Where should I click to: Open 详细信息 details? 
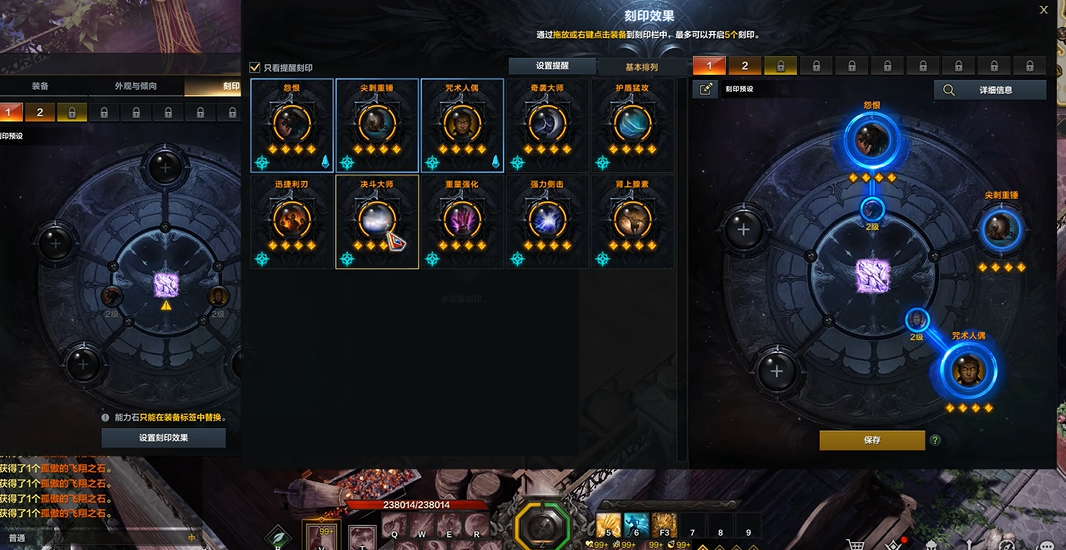pos(990,90)
